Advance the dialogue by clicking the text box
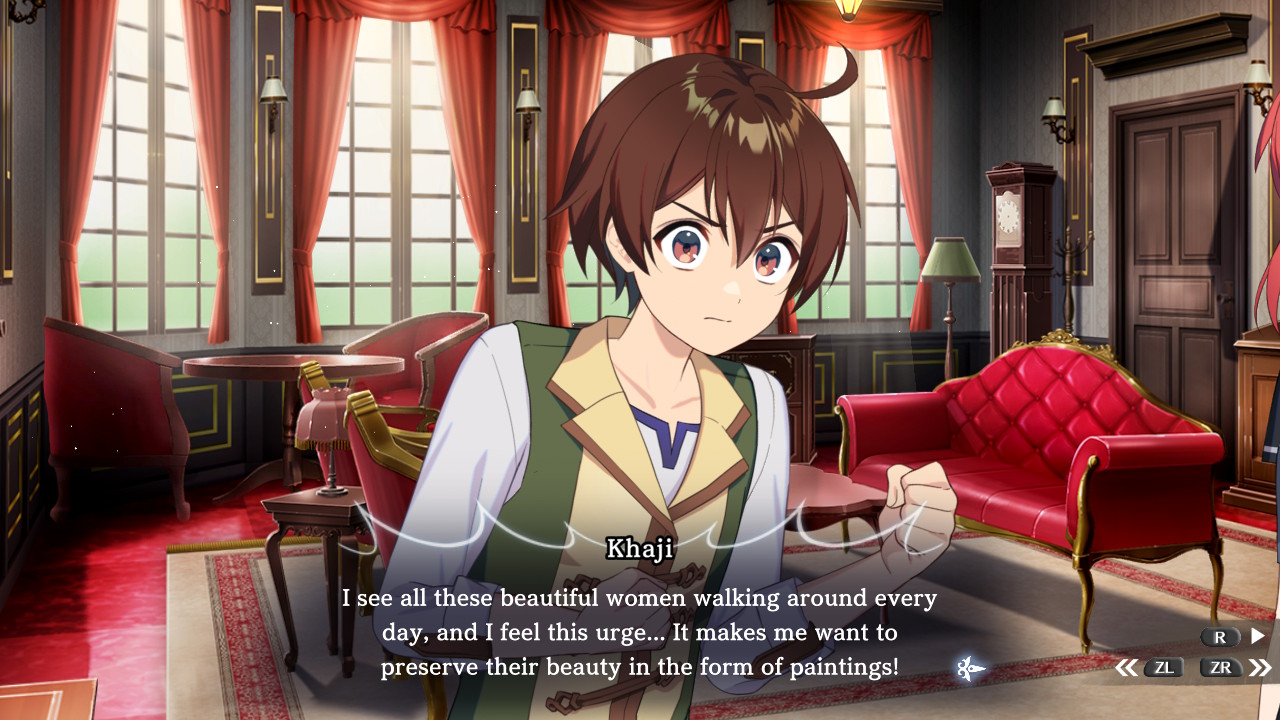This screenshot has width=1280, height=720. coord(640,630)
